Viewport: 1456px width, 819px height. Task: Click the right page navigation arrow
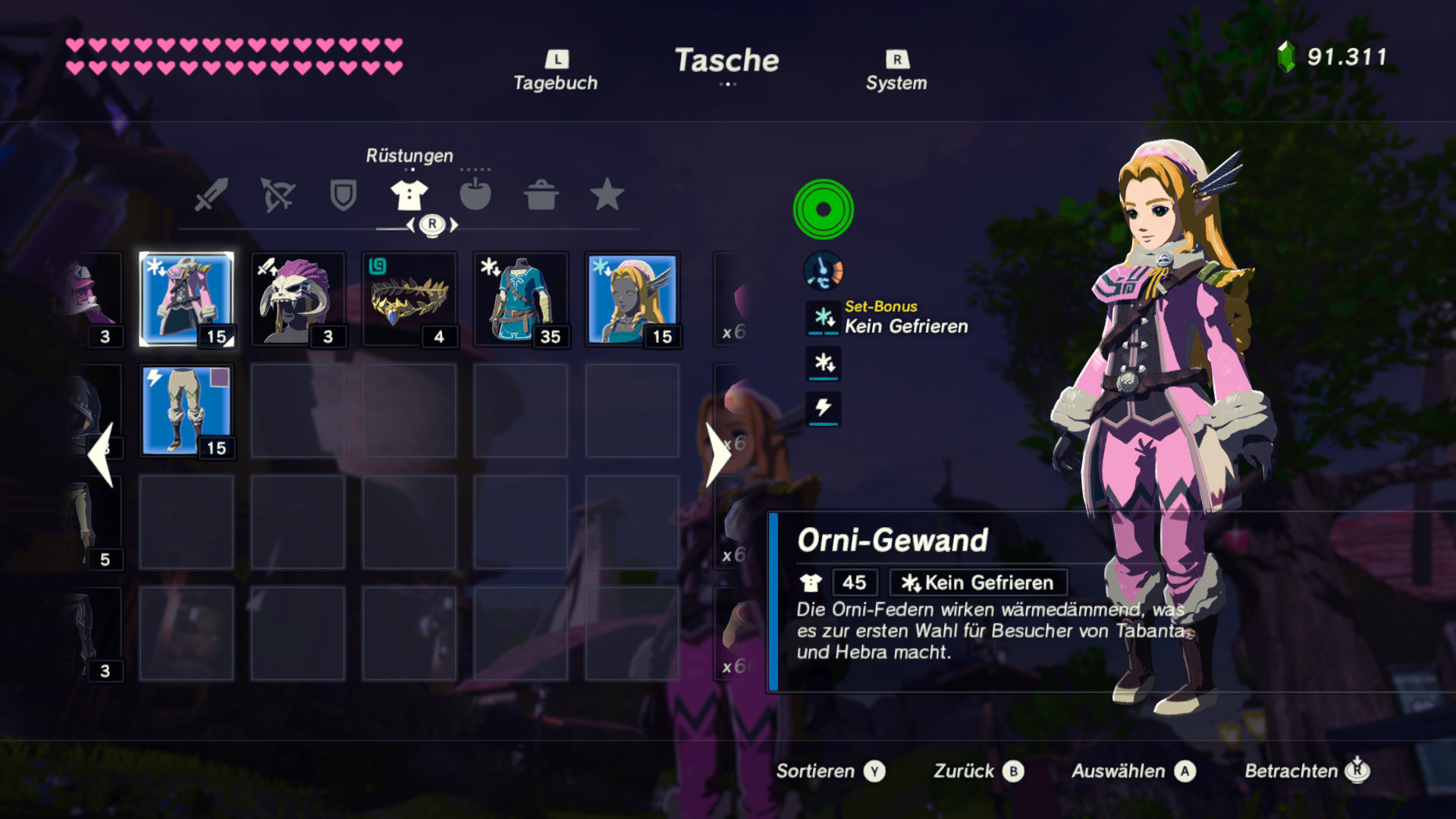pos(719,455)
